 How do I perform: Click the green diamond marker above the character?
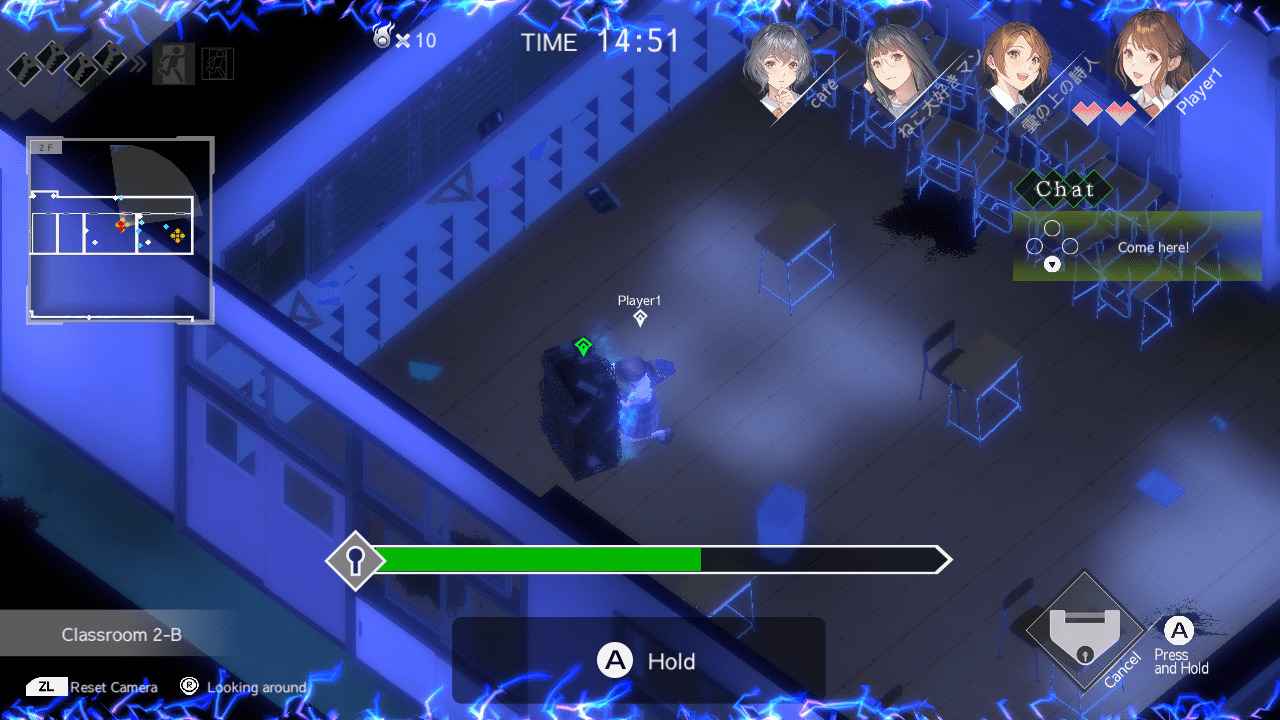pos(583,344)
